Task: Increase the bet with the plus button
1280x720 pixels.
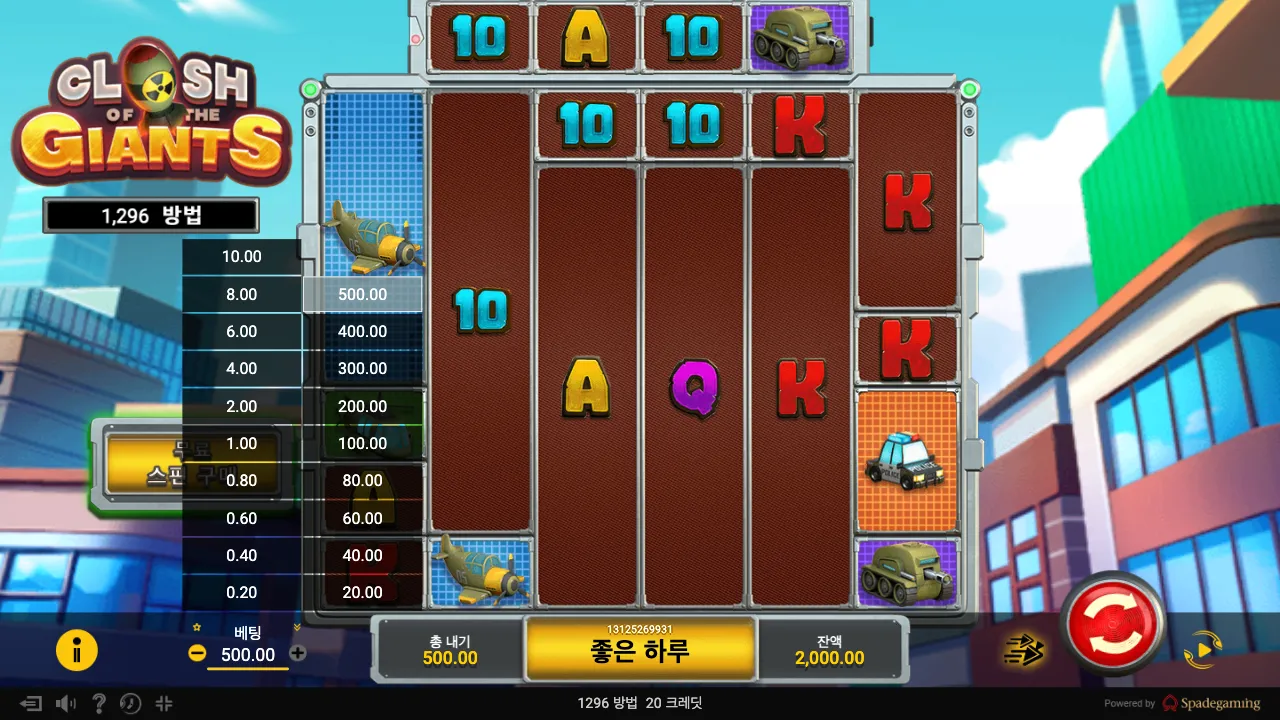Action: coord(298,653)
